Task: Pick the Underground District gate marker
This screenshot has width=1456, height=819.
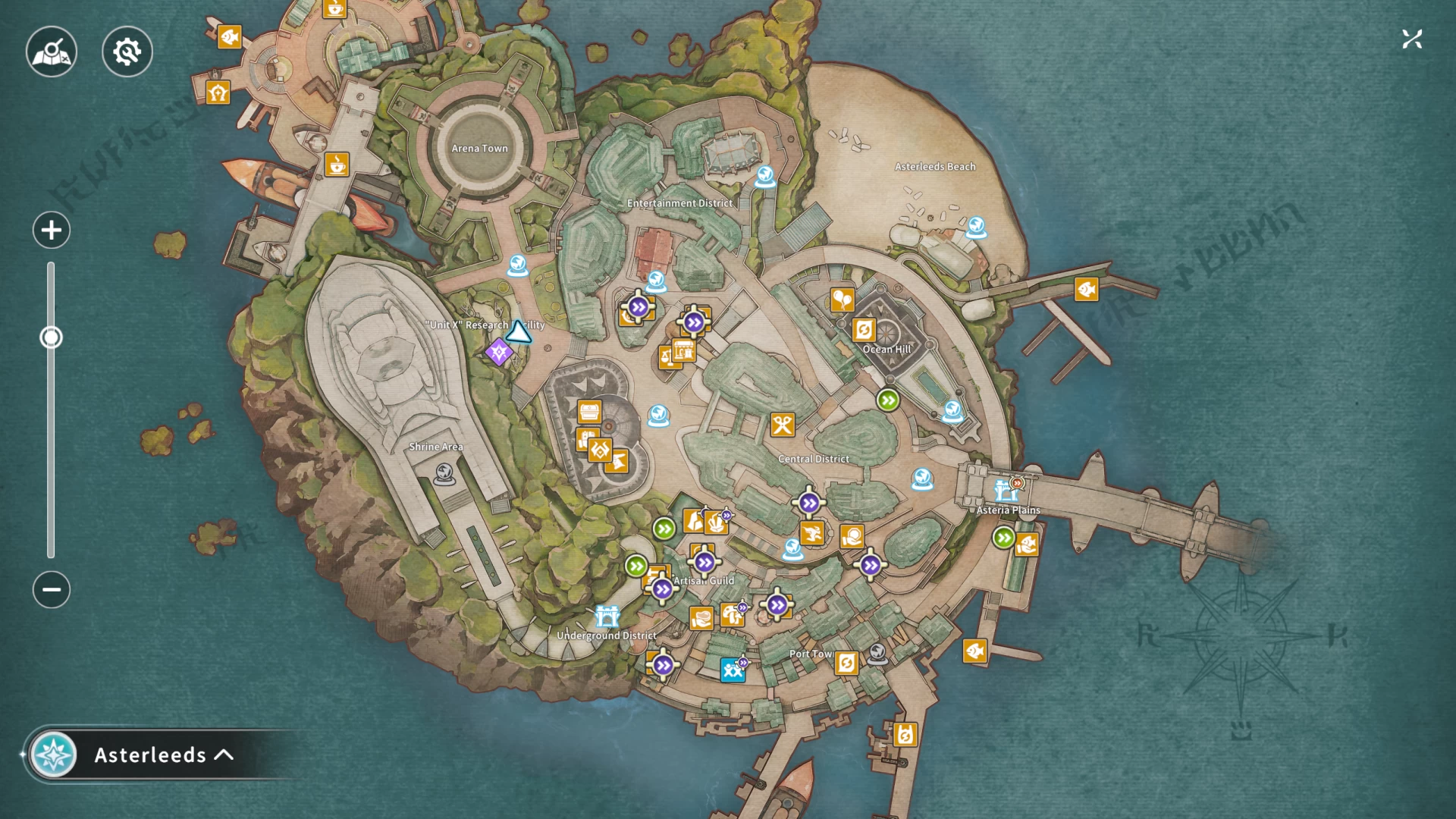Action: click(607, 616)
